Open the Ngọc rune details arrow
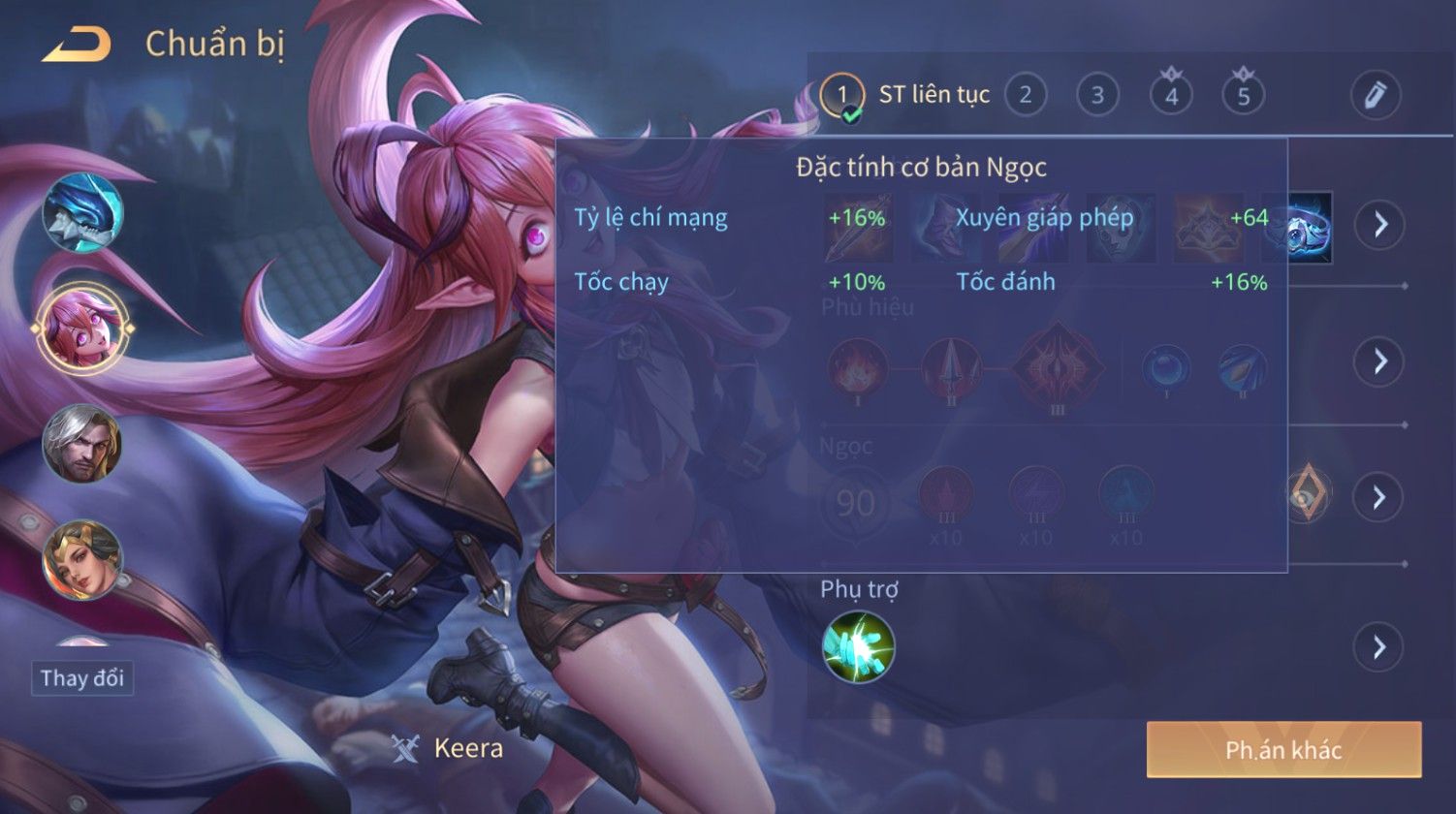 pyautogui.click(x=1378, y=497)
